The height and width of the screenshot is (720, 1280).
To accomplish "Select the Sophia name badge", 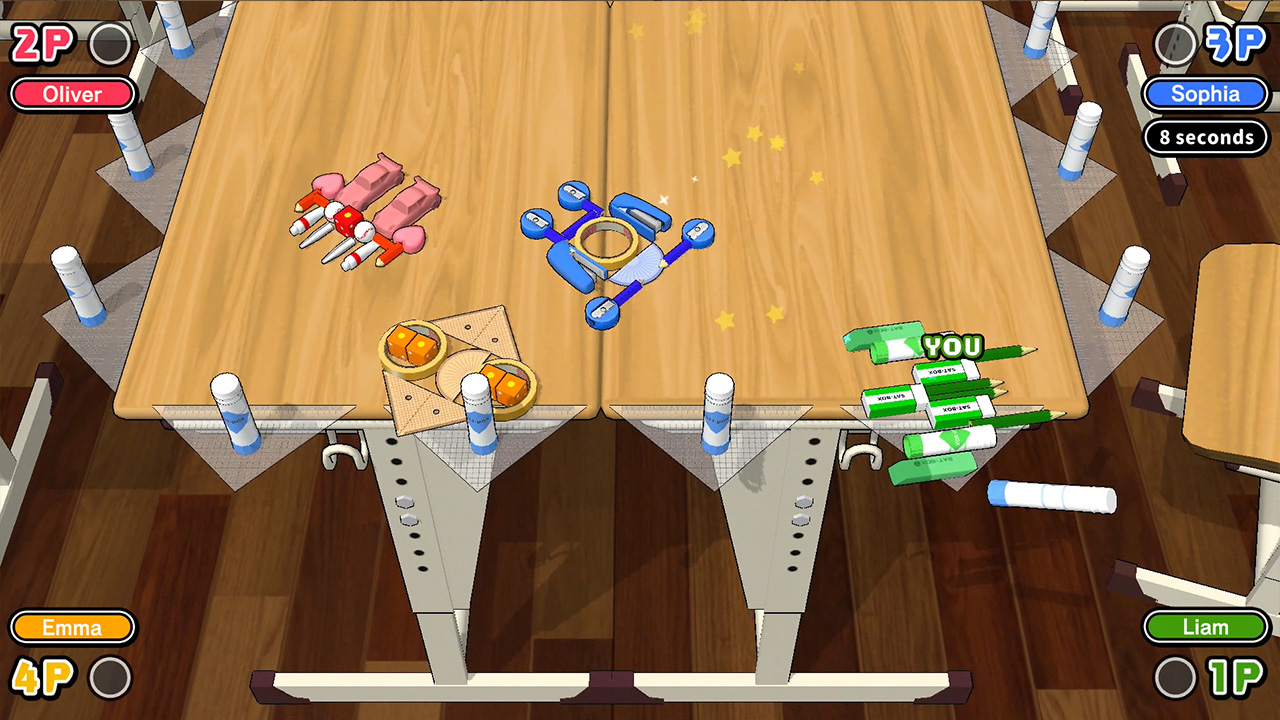I will 1205,94.
